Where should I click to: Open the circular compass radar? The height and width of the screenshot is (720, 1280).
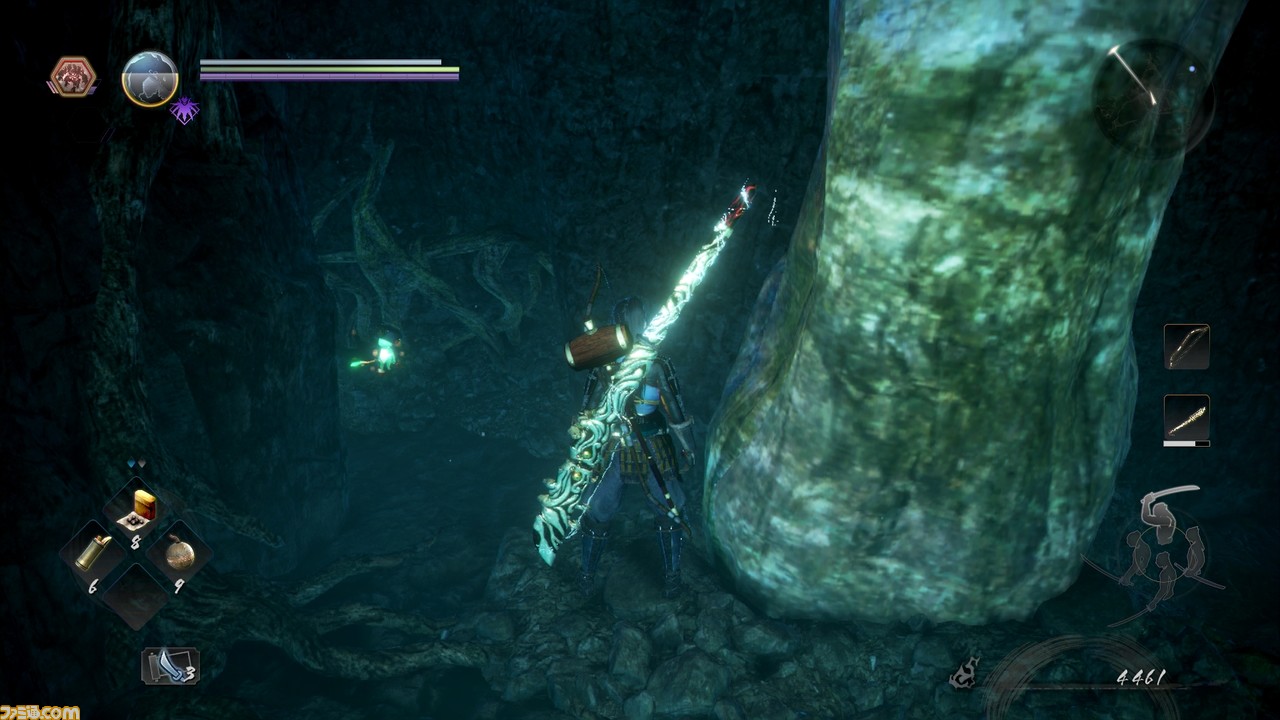pyautogui.click(x=1152, y=99)
